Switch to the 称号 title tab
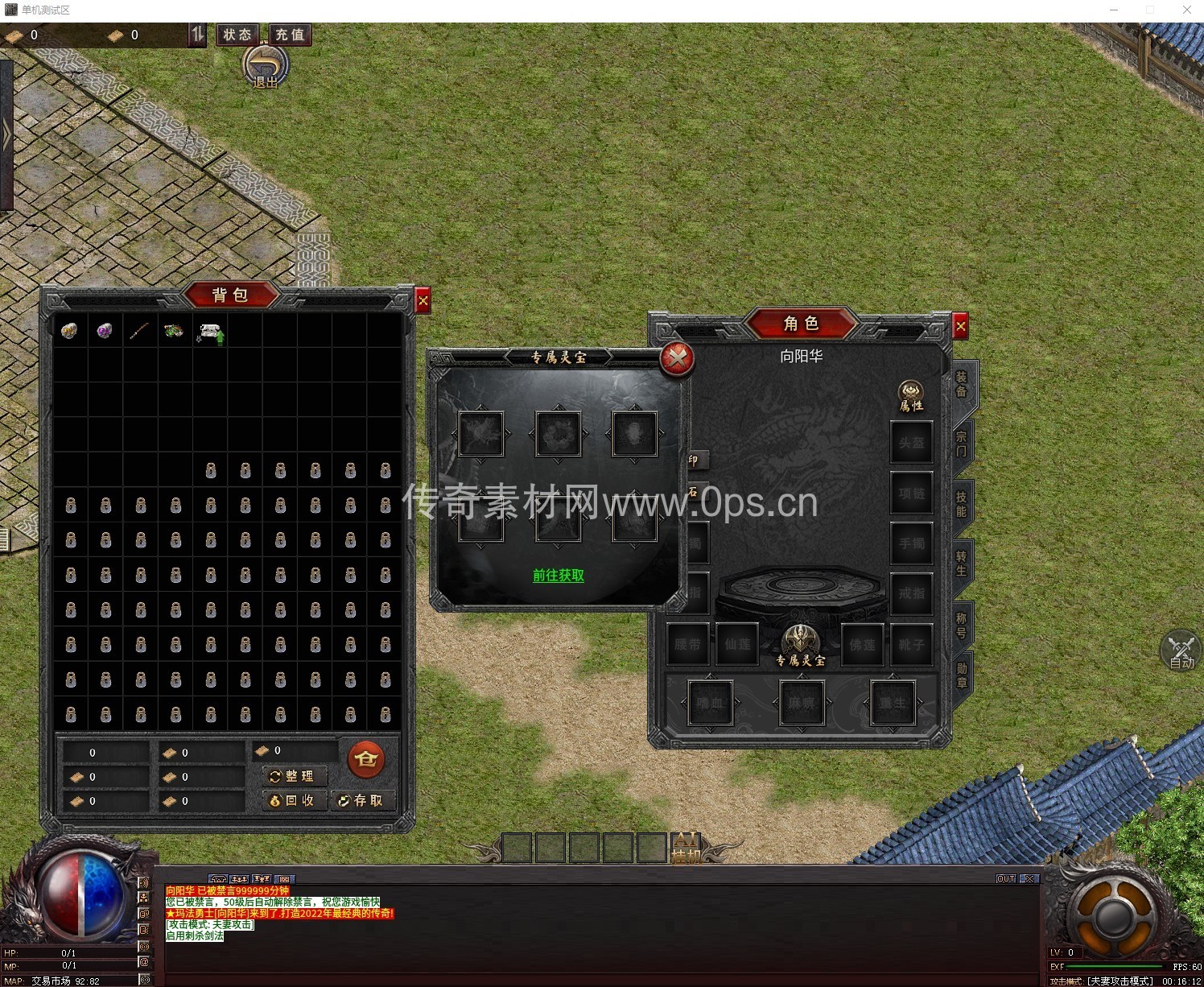1204x987 pixels. 962,625
